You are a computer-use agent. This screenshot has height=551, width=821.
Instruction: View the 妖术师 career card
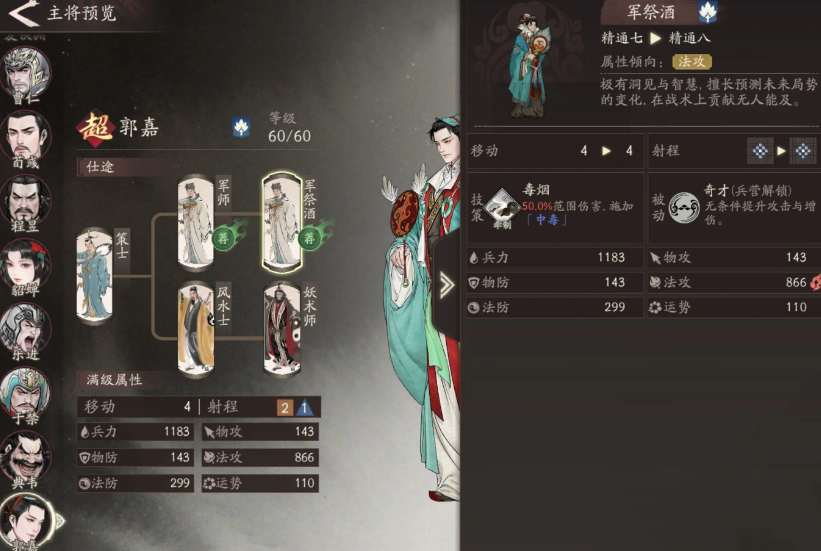tap(283, 327)
